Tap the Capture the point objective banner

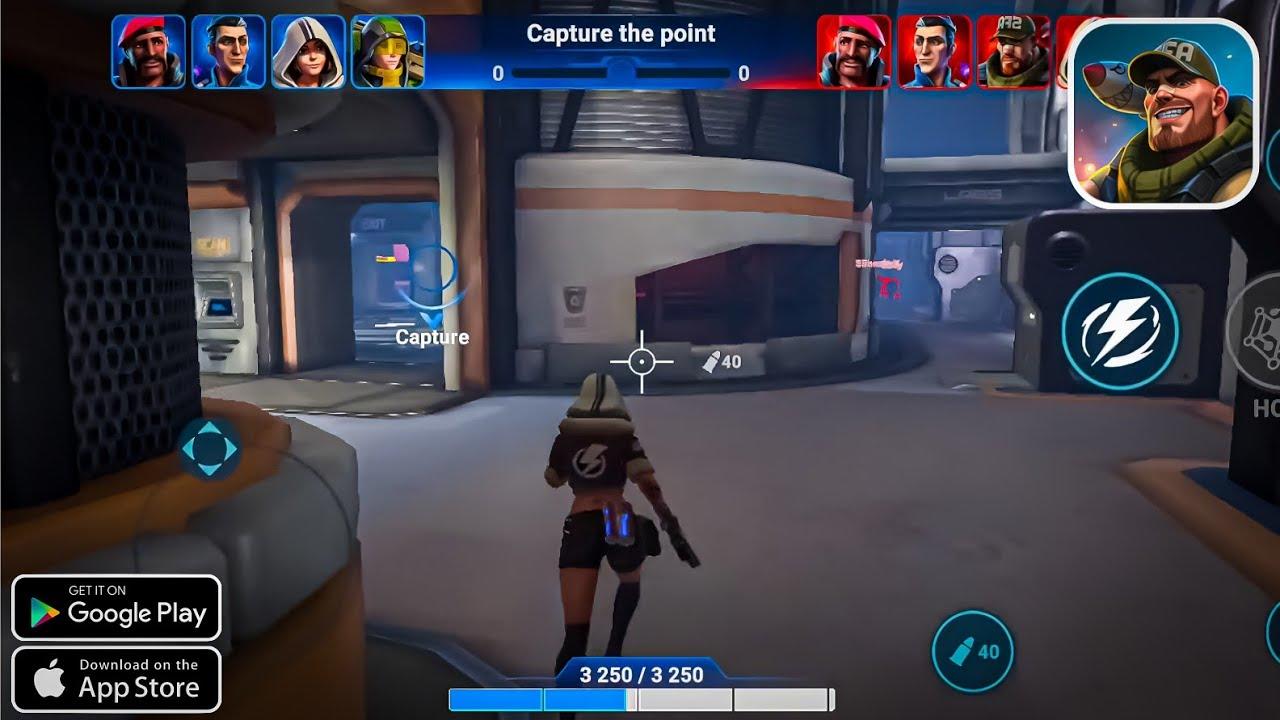click(x=622, y=33)
